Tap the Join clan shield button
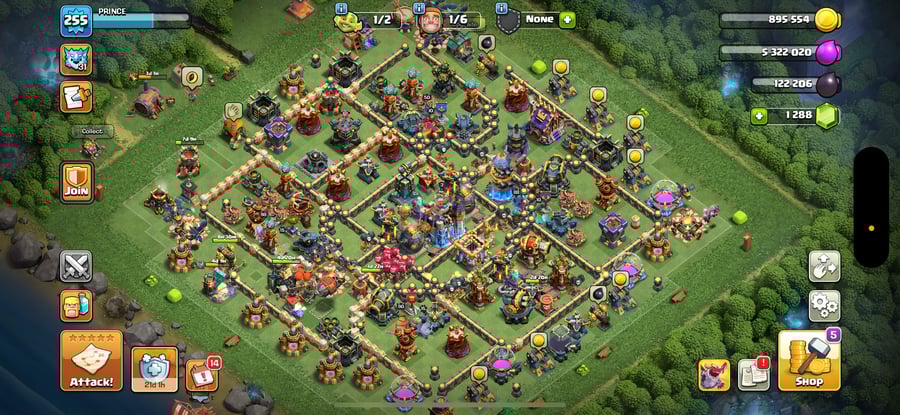 pos(76,183)
